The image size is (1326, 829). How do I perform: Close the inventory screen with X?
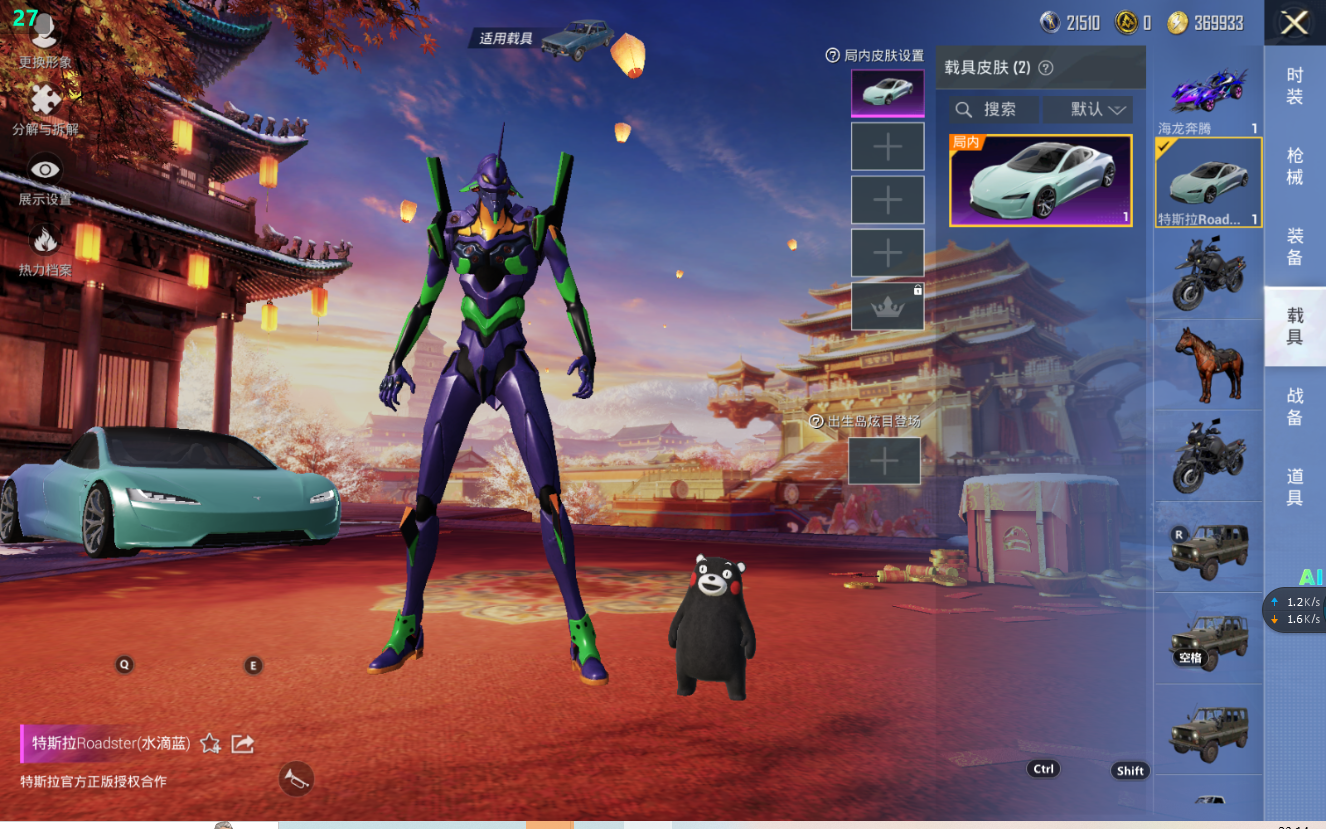[x=1294, y=22]
